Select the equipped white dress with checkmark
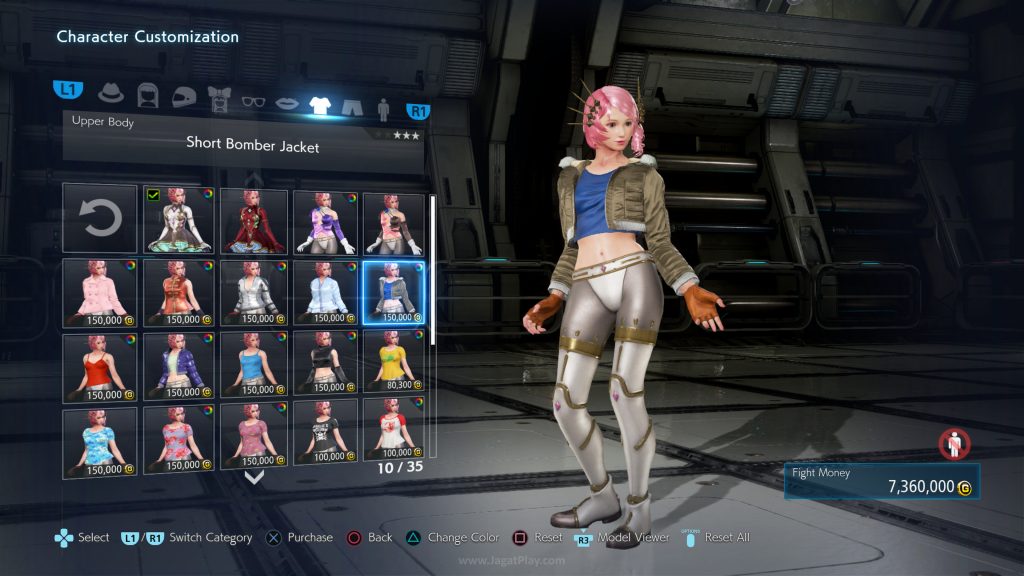 [x=180, y=218]
